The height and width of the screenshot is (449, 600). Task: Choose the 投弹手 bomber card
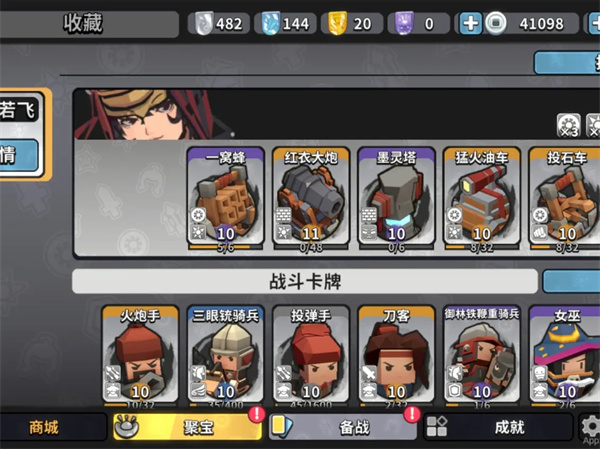pyautogui.click(x=311, y=355)
